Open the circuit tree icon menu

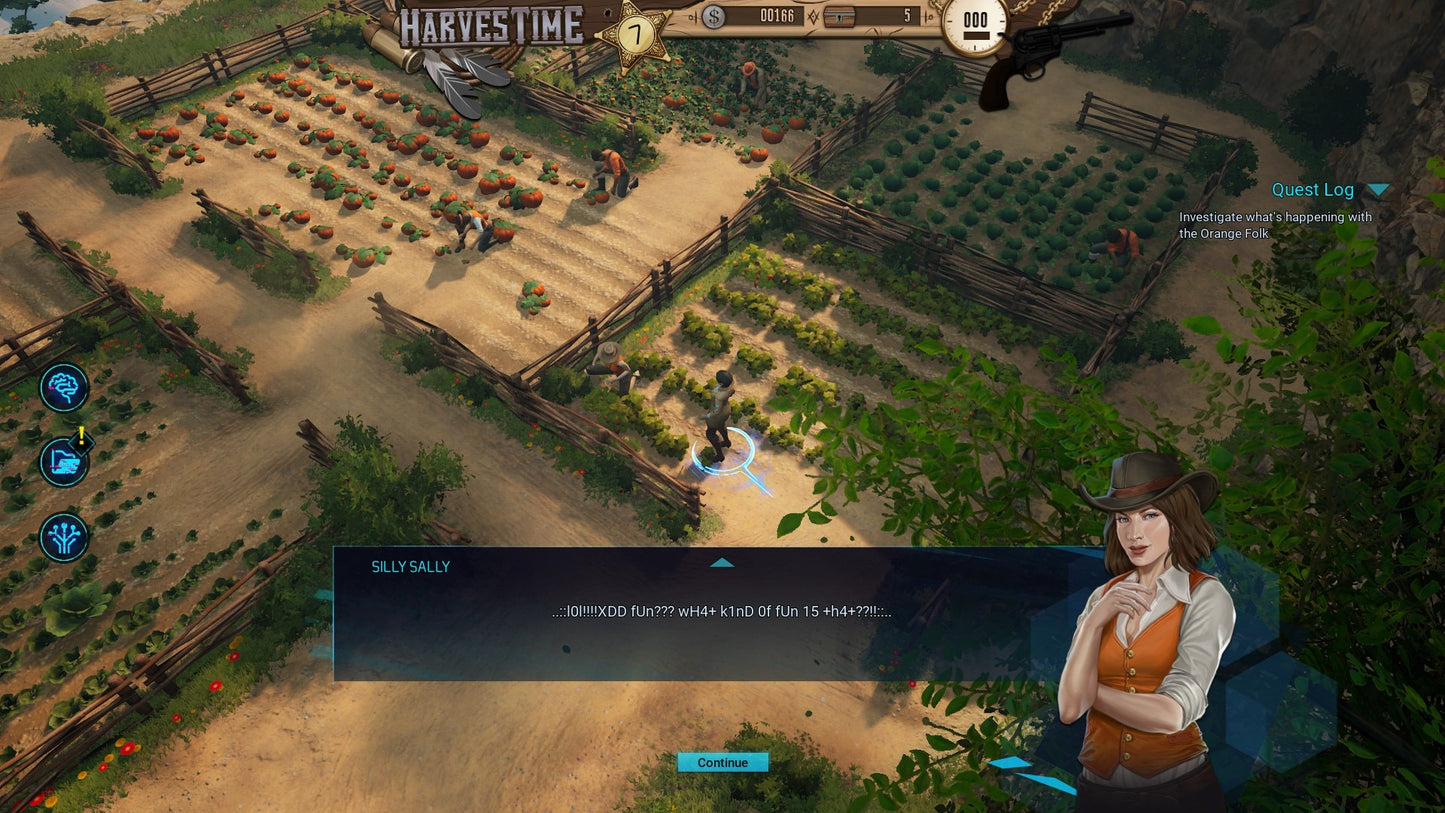64,537
